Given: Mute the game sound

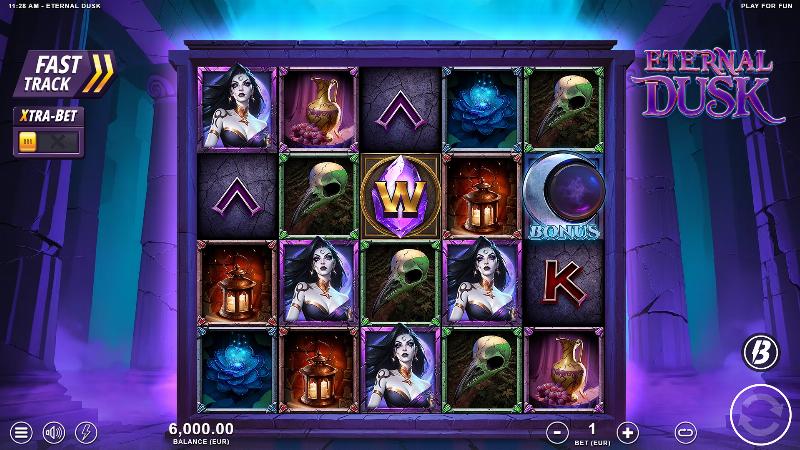Looking at the screenshot, I should click(x=53, y=432).
